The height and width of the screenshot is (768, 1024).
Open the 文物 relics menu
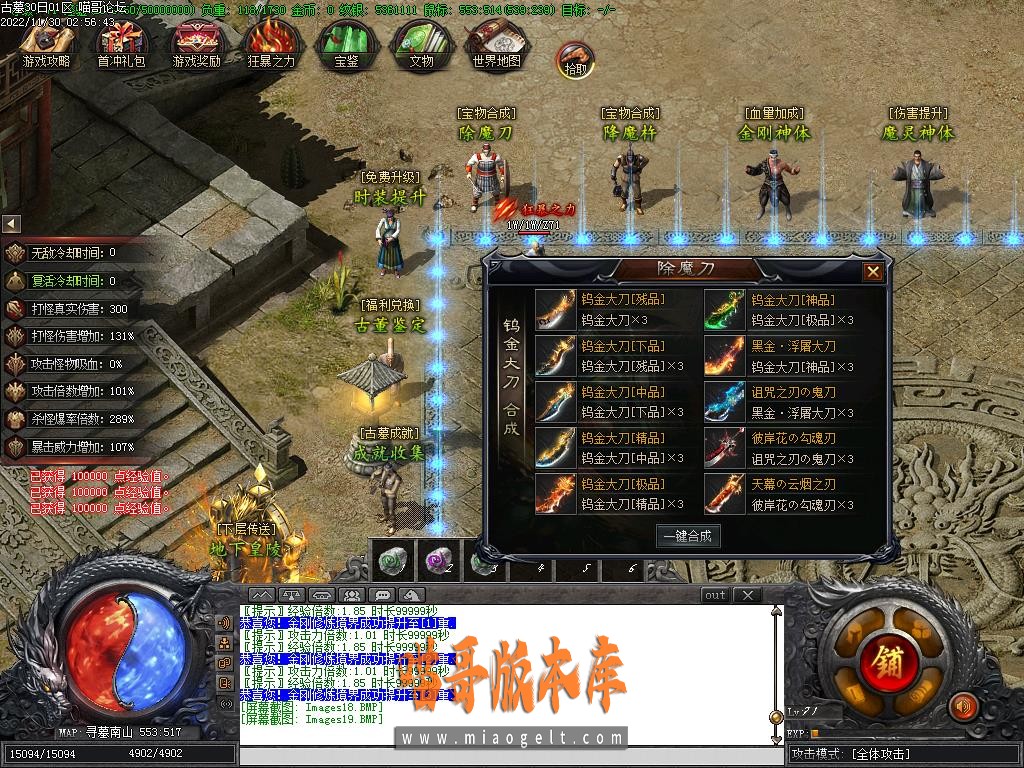coord(421,44)
